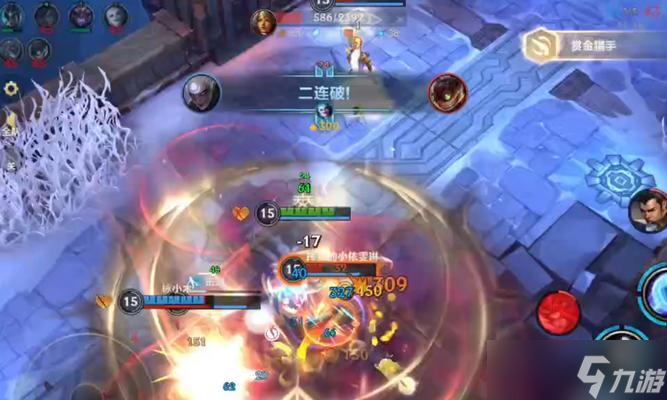
Task: Select the white-masked hero portrait in top row
Action: click(116, 15)
